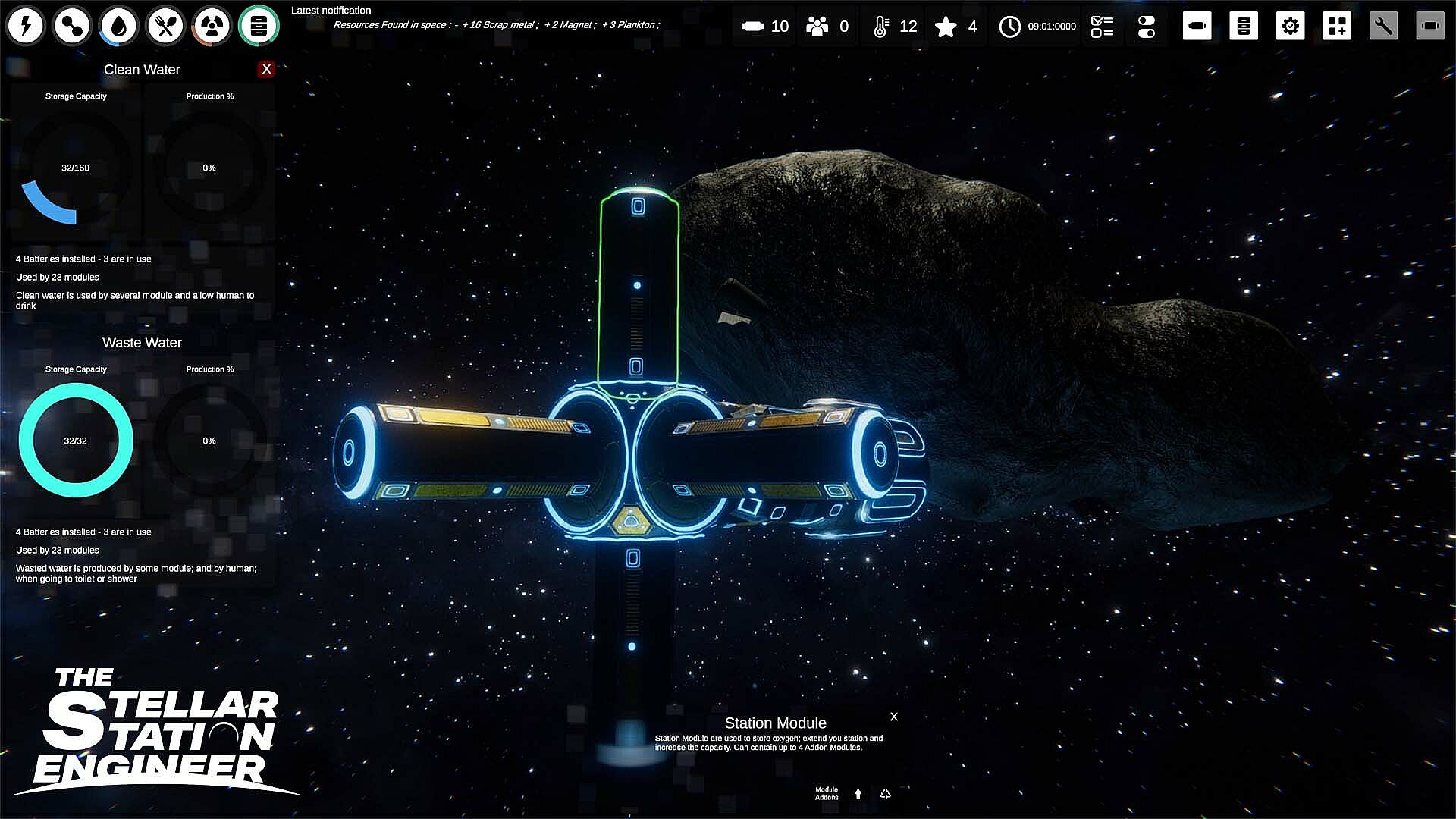Image resolution: width=1456 pixels, height=819 pixels.
Task: Open the white storage cabinet toolbar button
Action: tap(1244, 26)
